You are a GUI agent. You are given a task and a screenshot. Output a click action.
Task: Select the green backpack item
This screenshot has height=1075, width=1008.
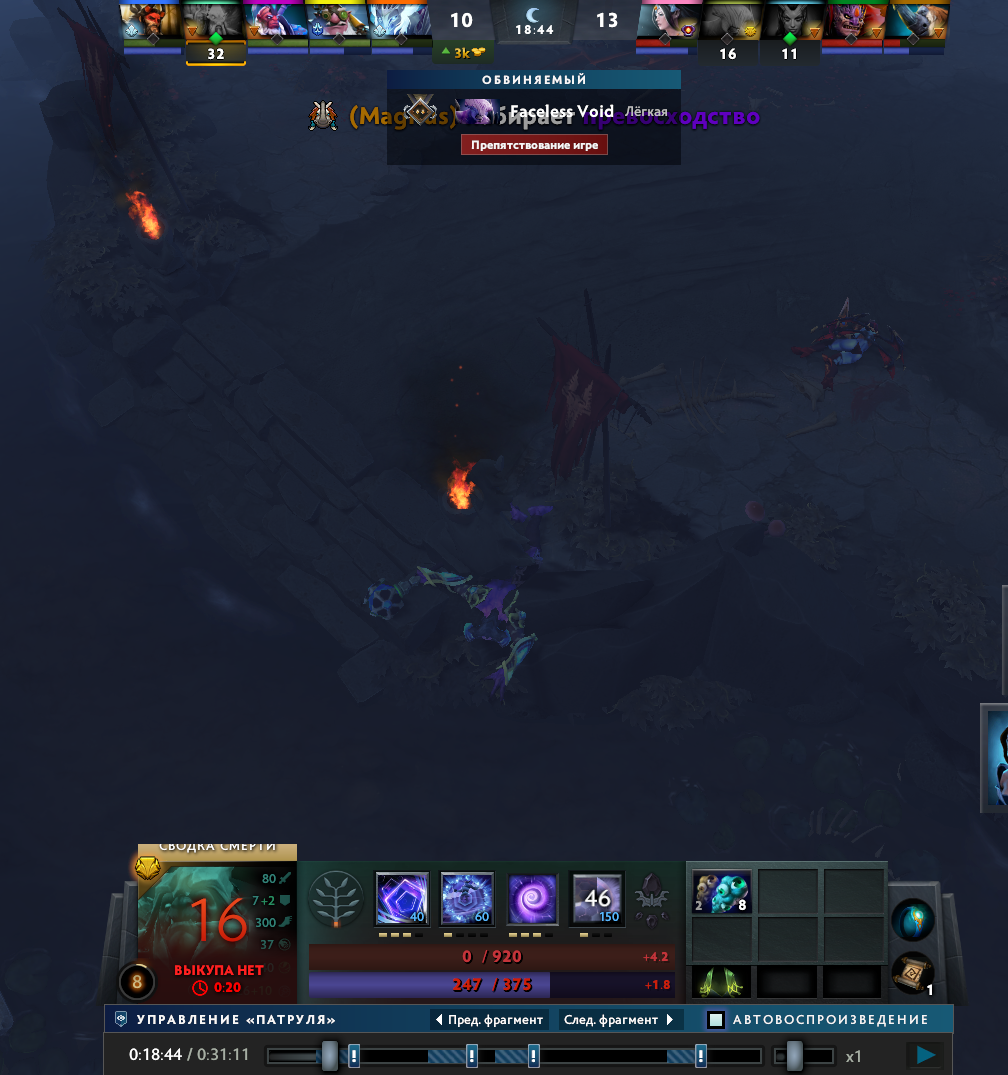721,982
